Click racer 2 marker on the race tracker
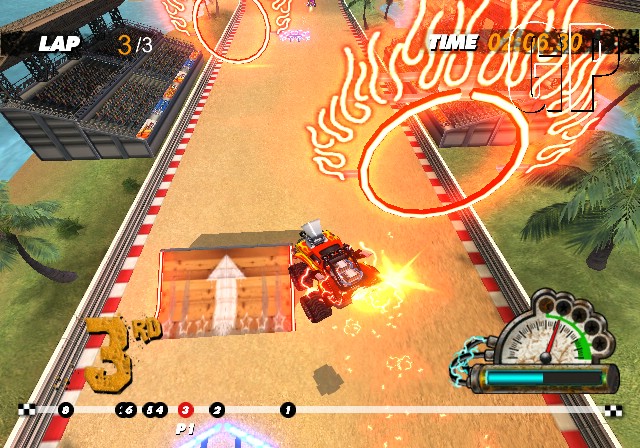The height and width of the screenshot is (448, 640). coord(216,409)
